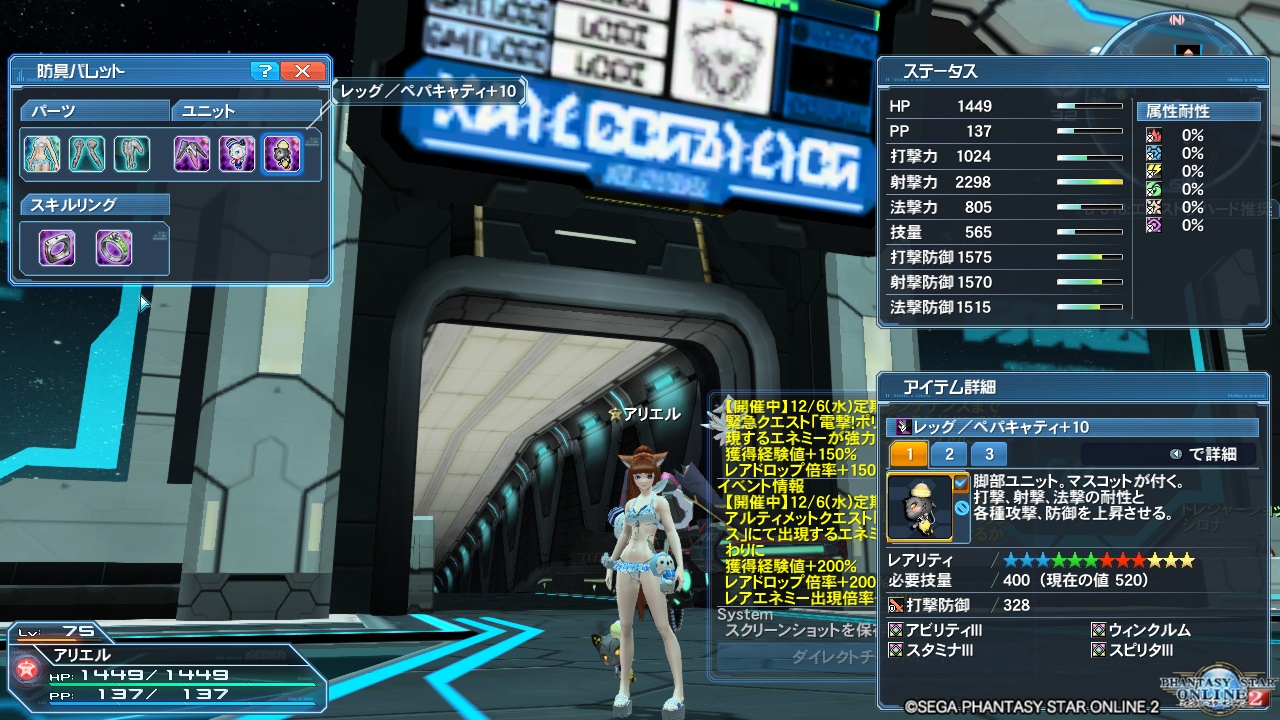Toggle the checkbox beside the item description
Screen dimensions: 1280x720
[961, 482]
